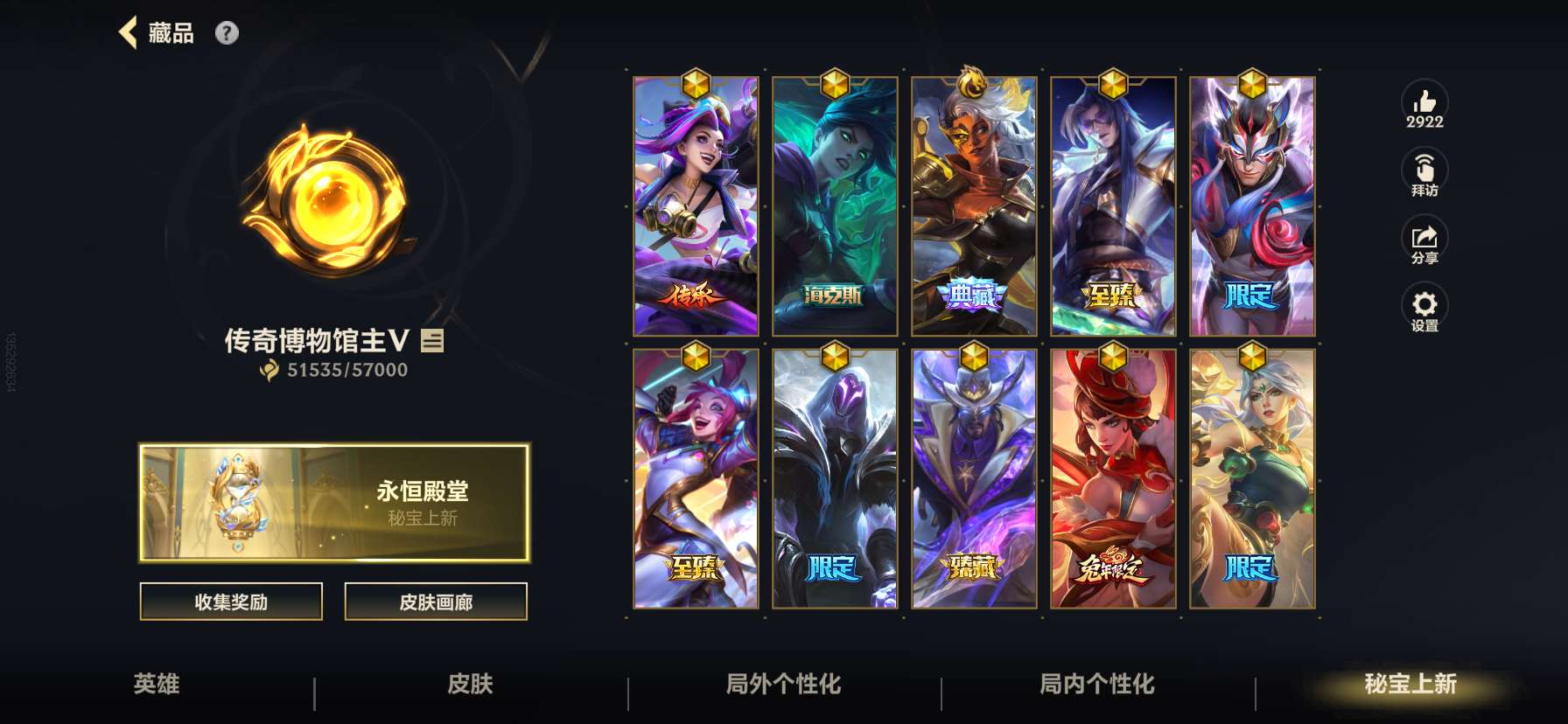The height and width of the screenshot is (724, 1568).
Task: Switch to the 局外个性化 tab
Action: tap(783, 686)
